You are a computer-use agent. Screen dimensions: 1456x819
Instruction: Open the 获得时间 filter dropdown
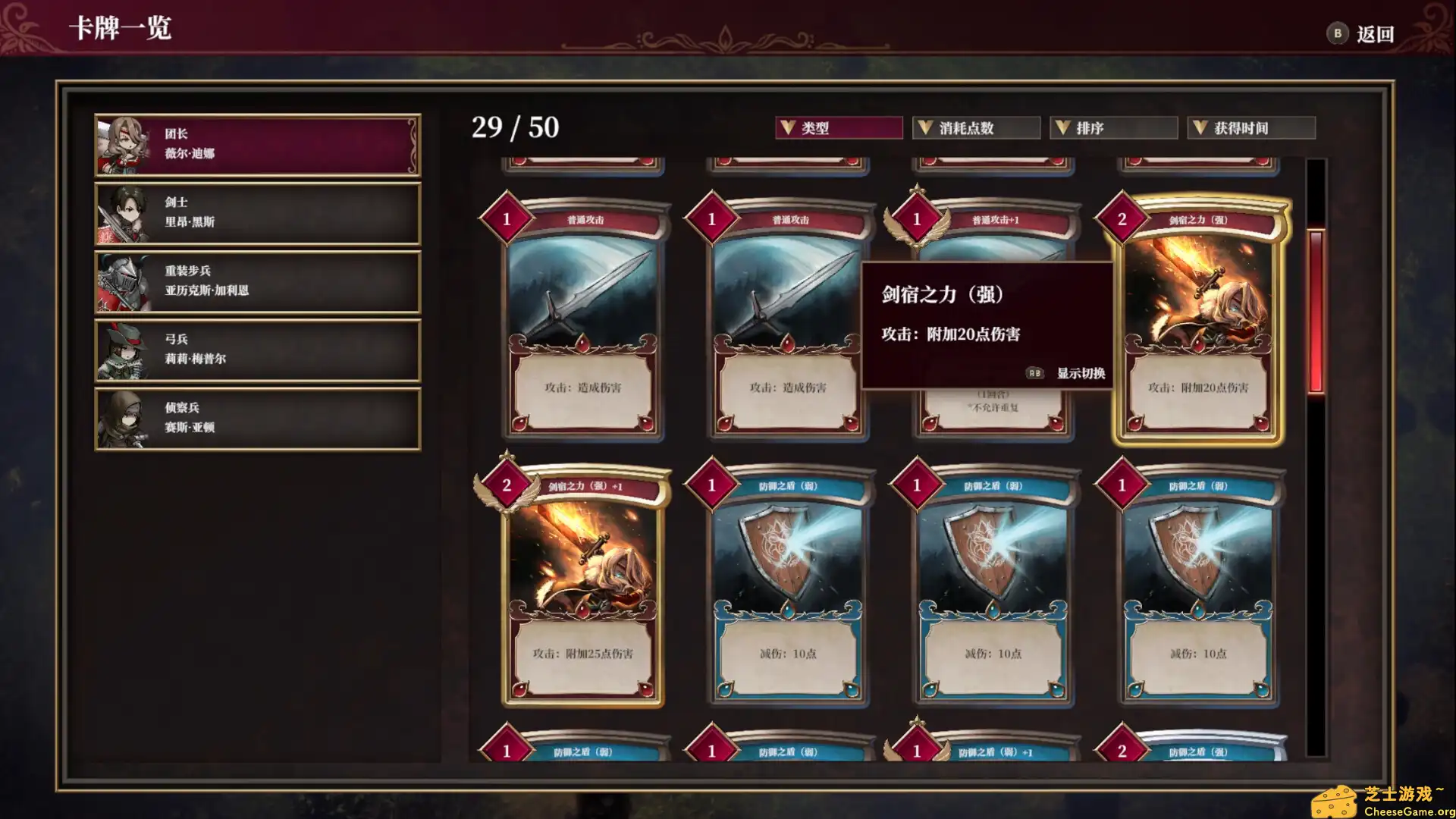coord(1251,127)
